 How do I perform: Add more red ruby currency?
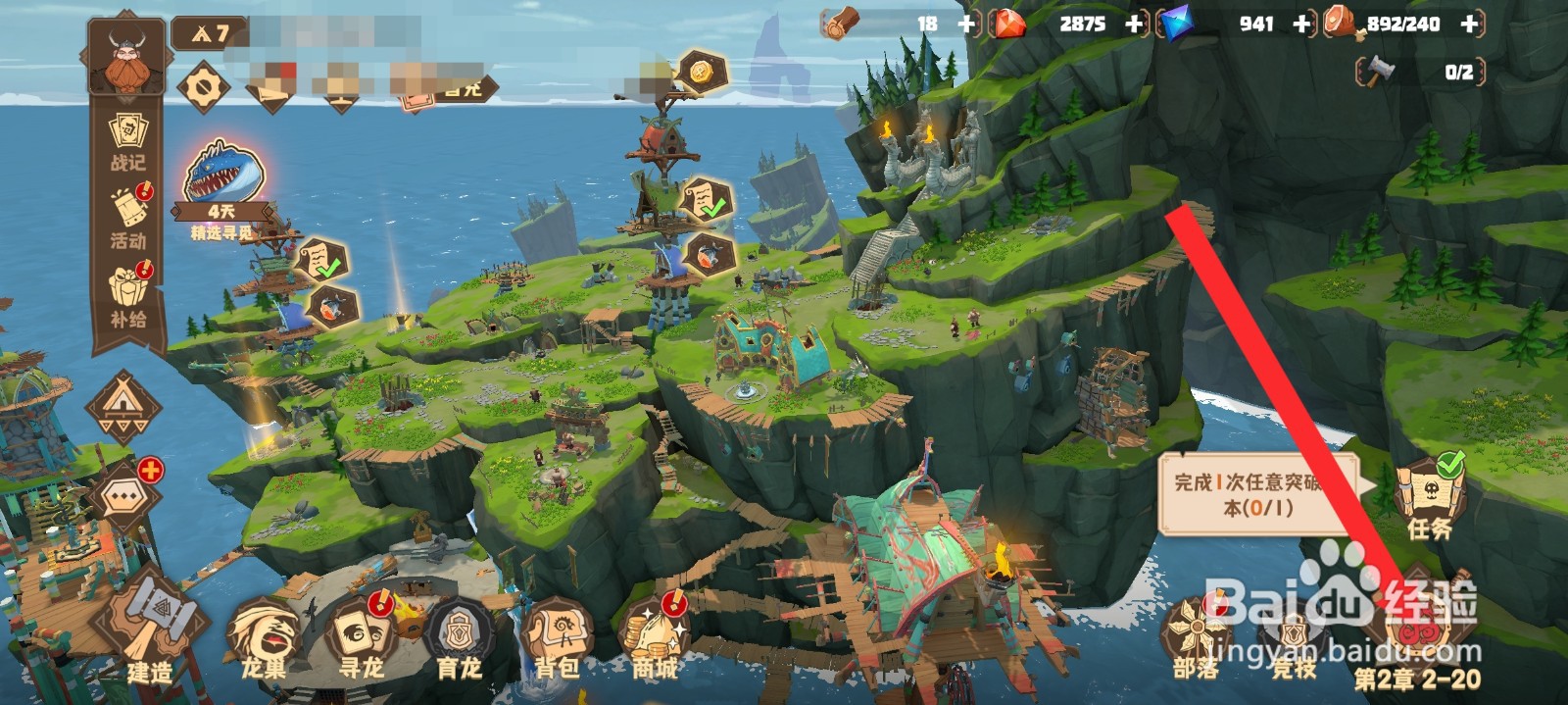[1135, 24]
